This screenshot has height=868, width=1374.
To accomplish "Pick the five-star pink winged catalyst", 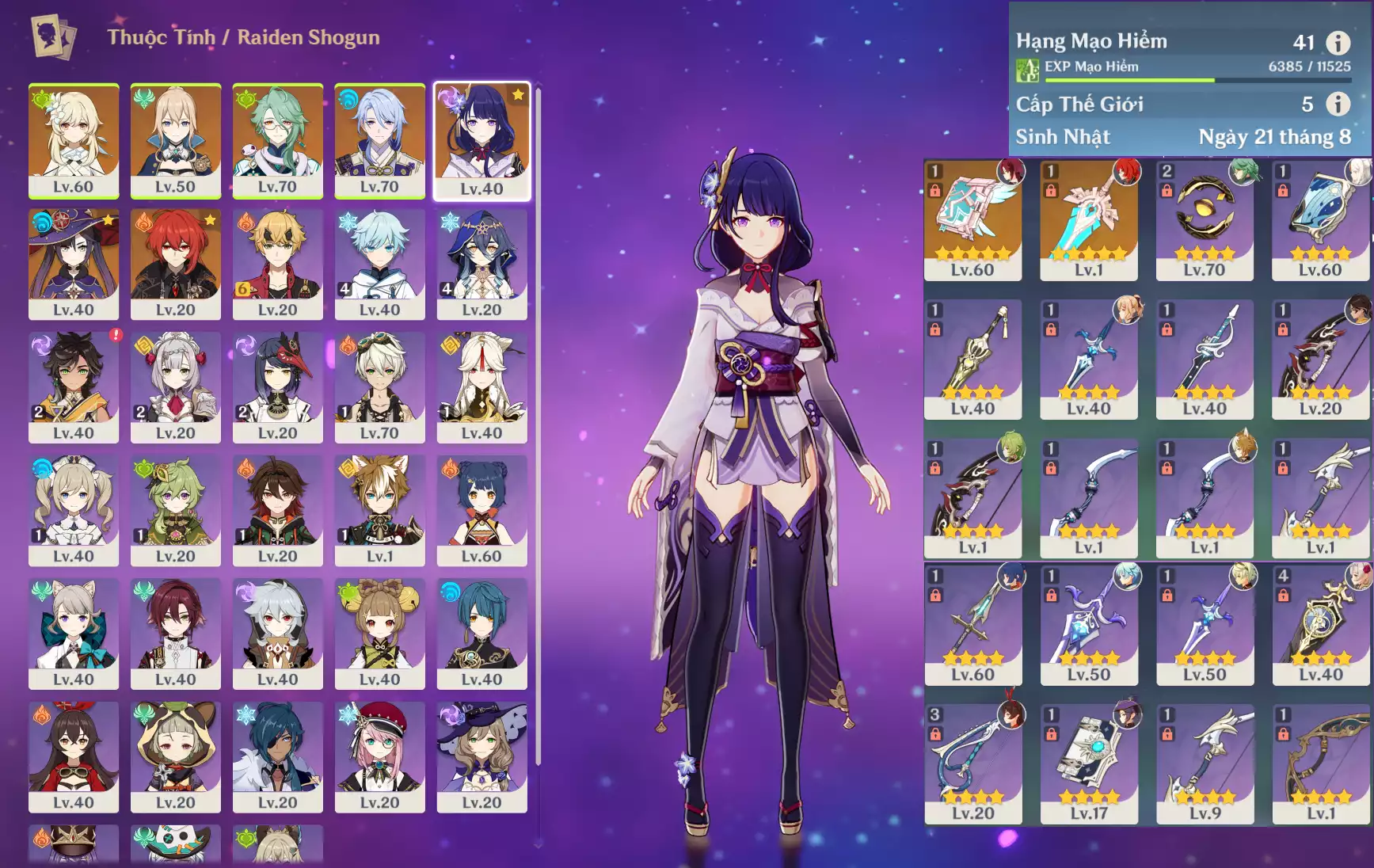I will point(972,219).
